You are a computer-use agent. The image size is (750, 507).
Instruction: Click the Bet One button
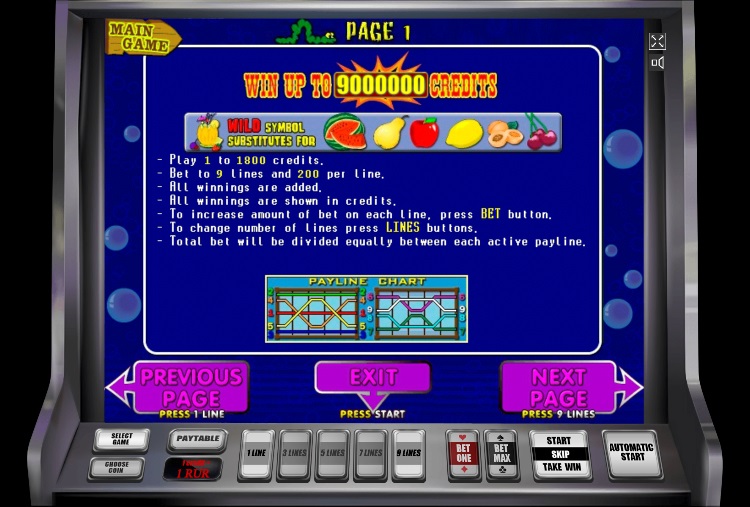[x=462, y=455]
